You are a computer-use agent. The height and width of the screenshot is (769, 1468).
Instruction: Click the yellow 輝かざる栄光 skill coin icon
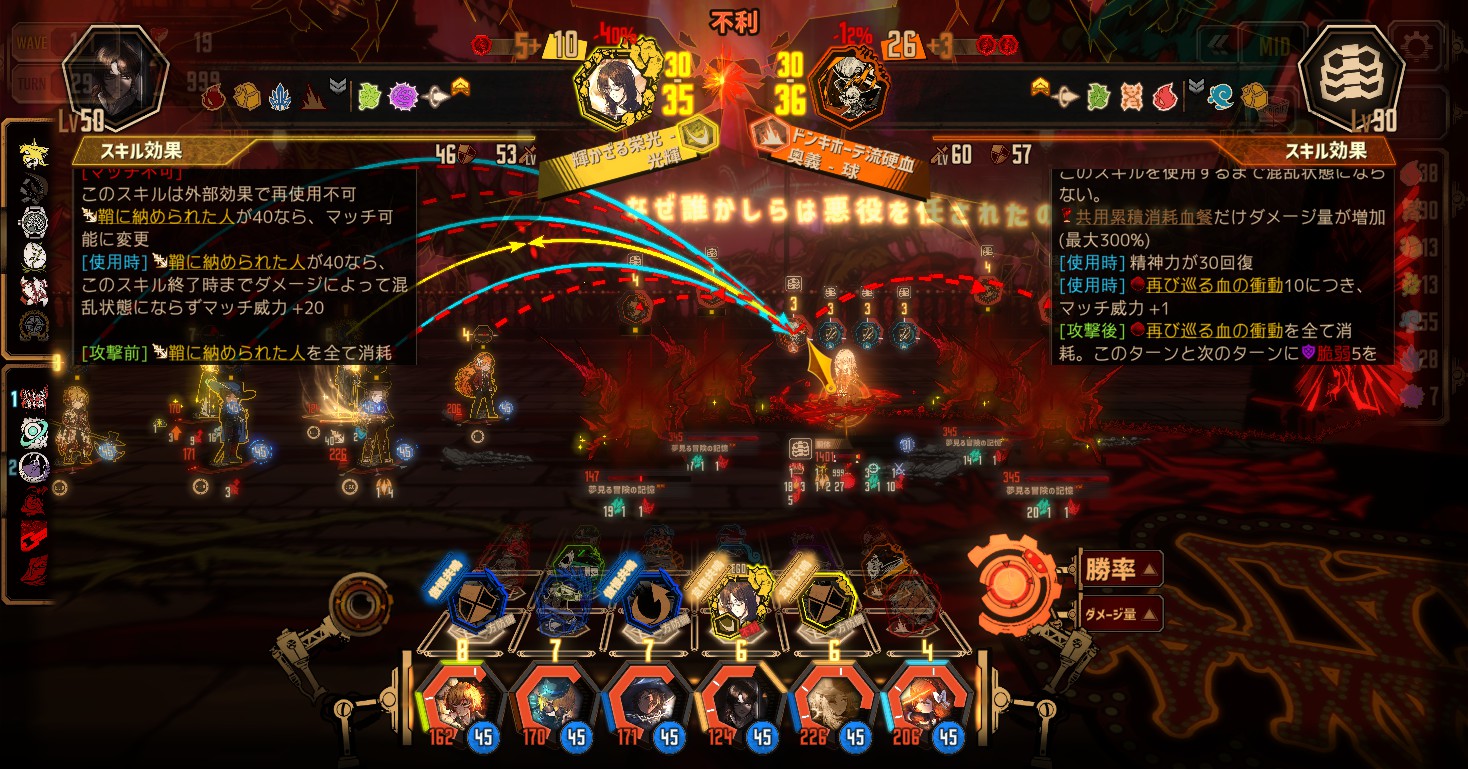618,88
